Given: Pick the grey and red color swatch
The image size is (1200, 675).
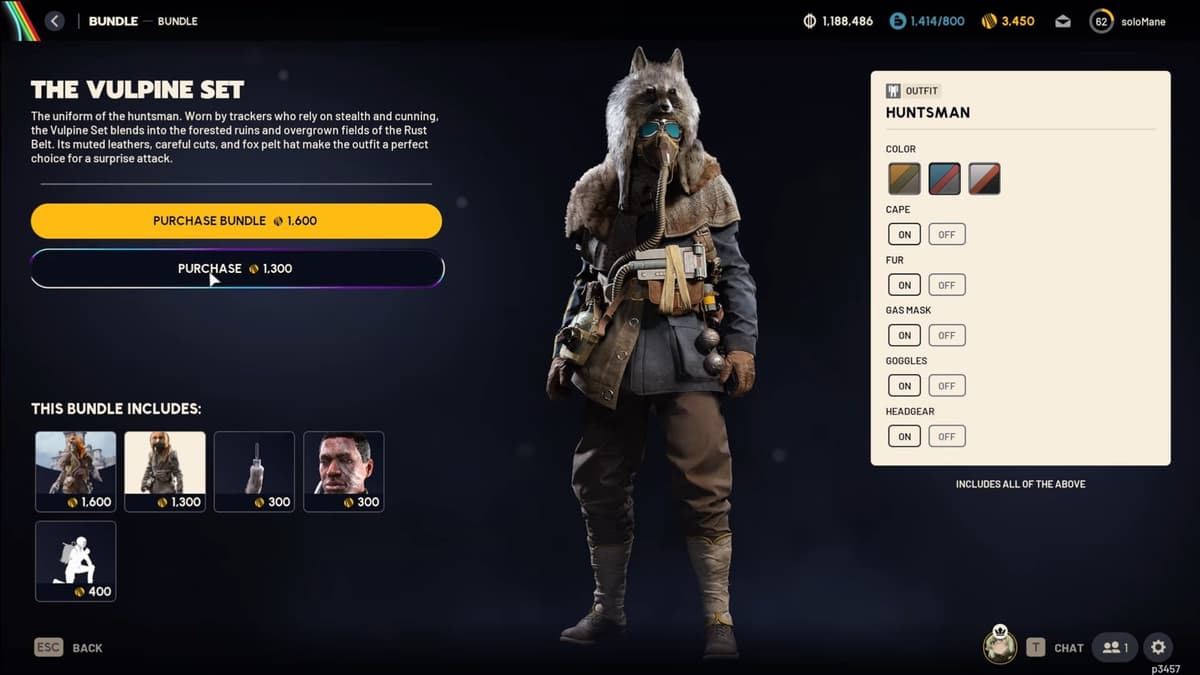Looking at the screenshot, I should tap(984, 179).
